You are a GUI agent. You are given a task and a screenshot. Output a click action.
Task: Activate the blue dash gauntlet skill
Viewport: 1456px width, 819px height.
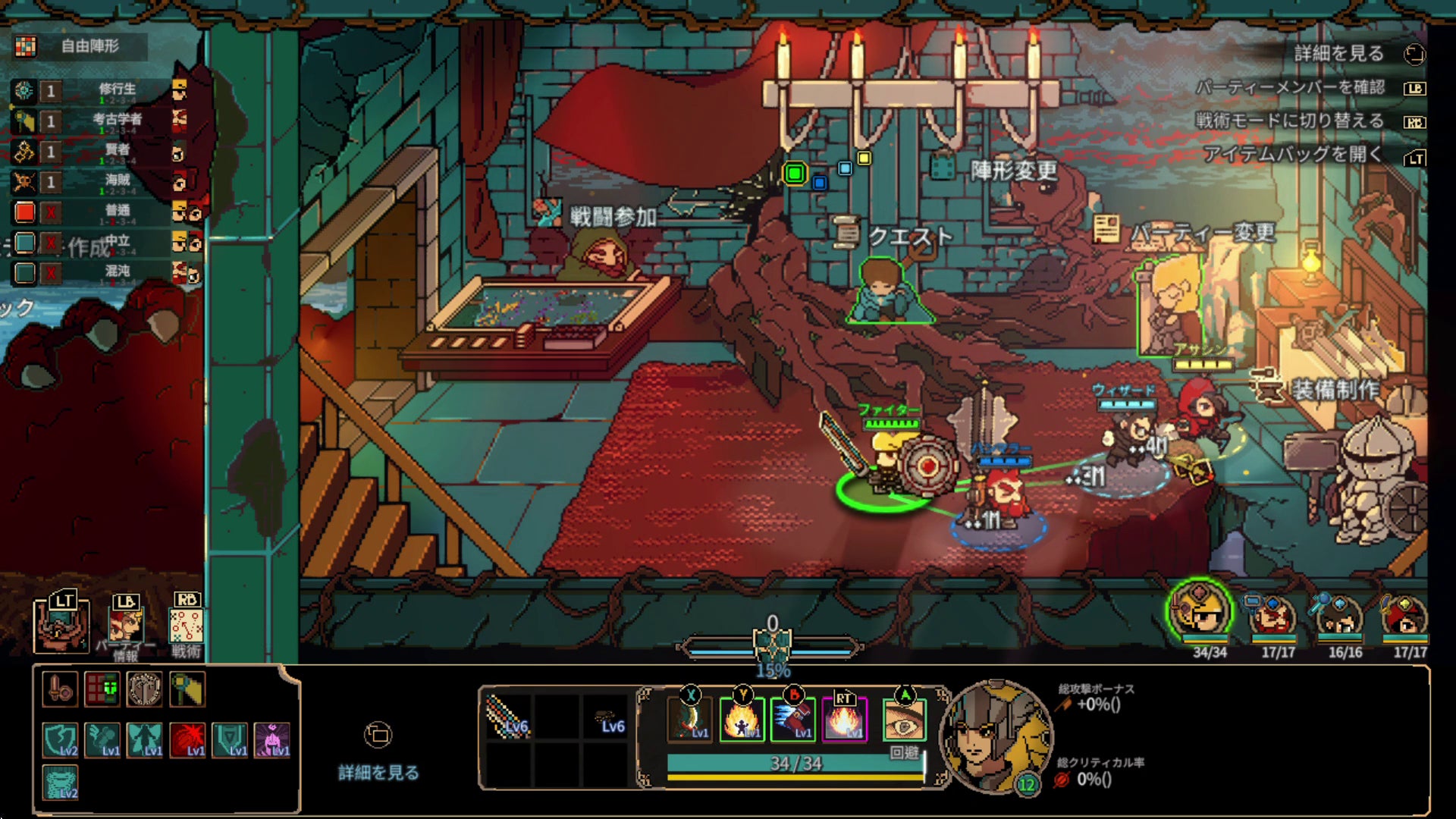coord(793,718)
